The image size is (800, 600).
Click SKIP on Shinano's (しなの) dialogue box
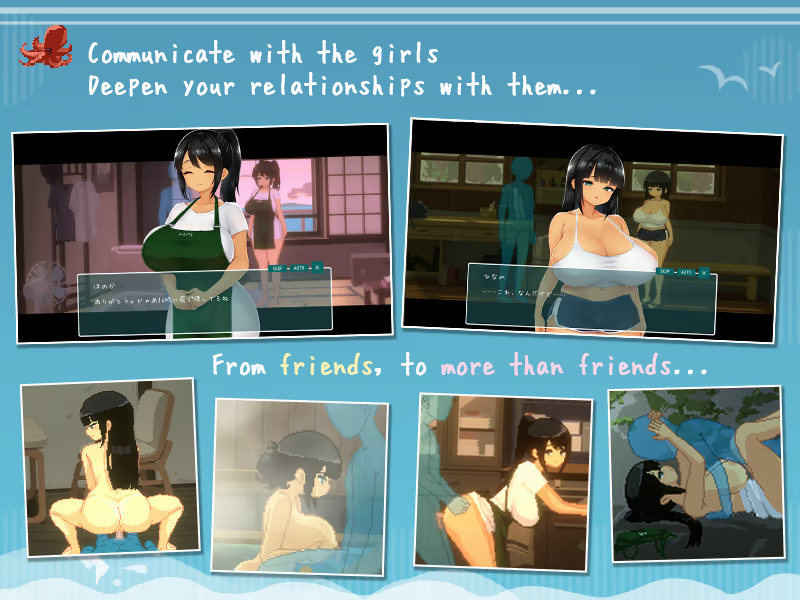pos(663,271)
